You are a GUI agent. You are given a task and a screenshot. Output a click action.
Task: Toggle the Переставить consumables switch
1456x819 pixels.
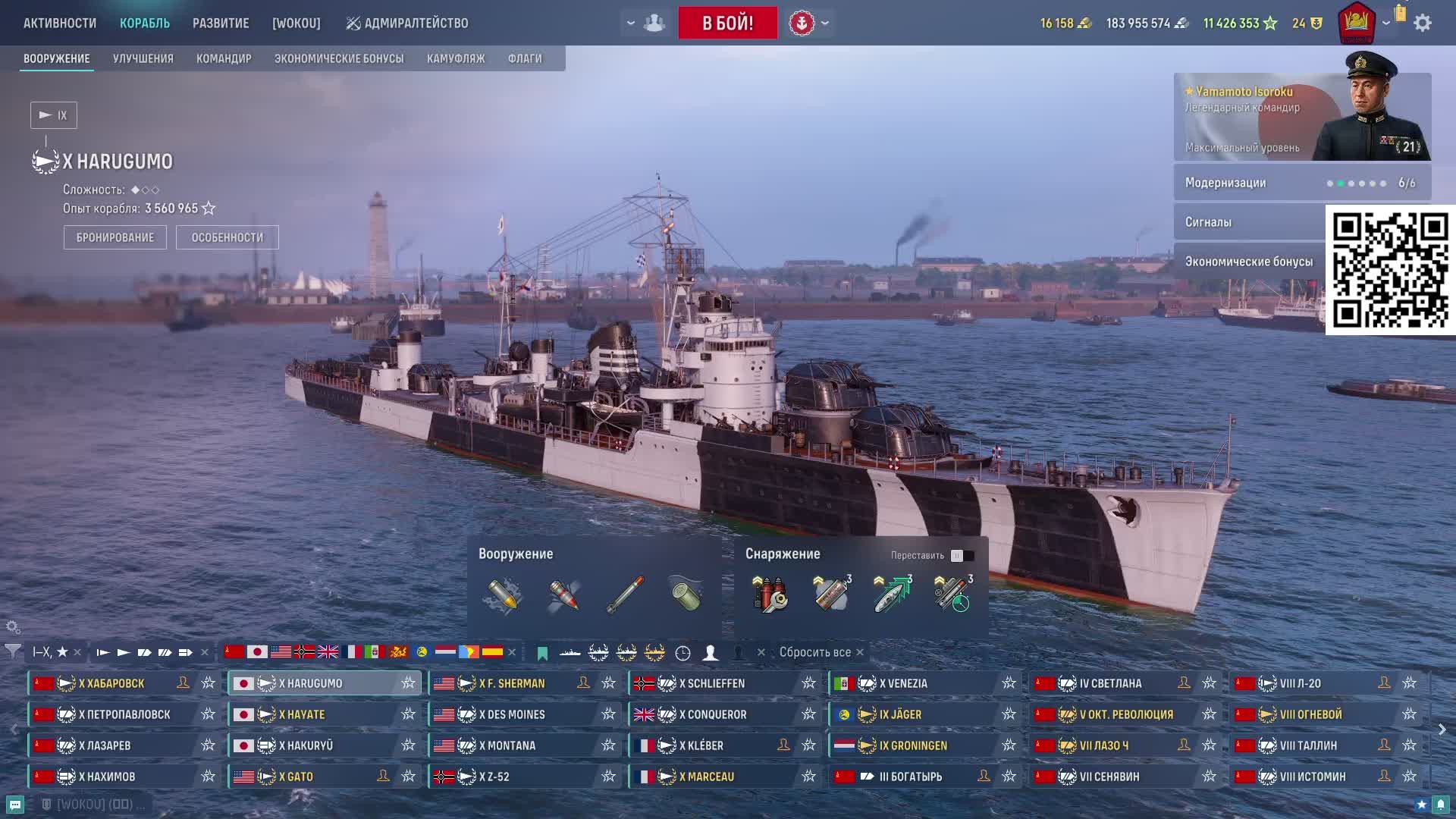tap(962, 556)
